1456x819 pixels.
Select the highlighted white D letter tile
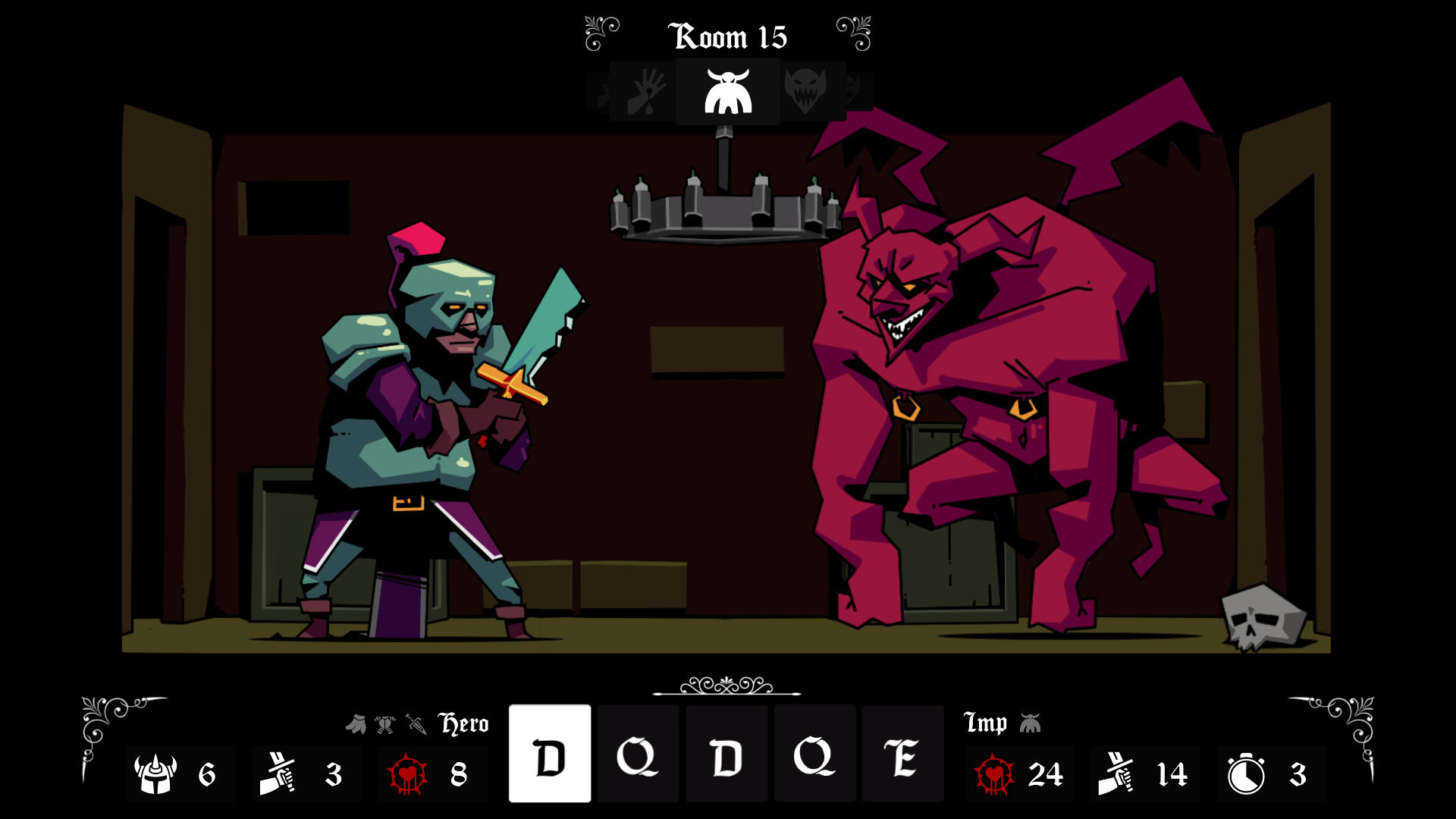tap(550, 755)
